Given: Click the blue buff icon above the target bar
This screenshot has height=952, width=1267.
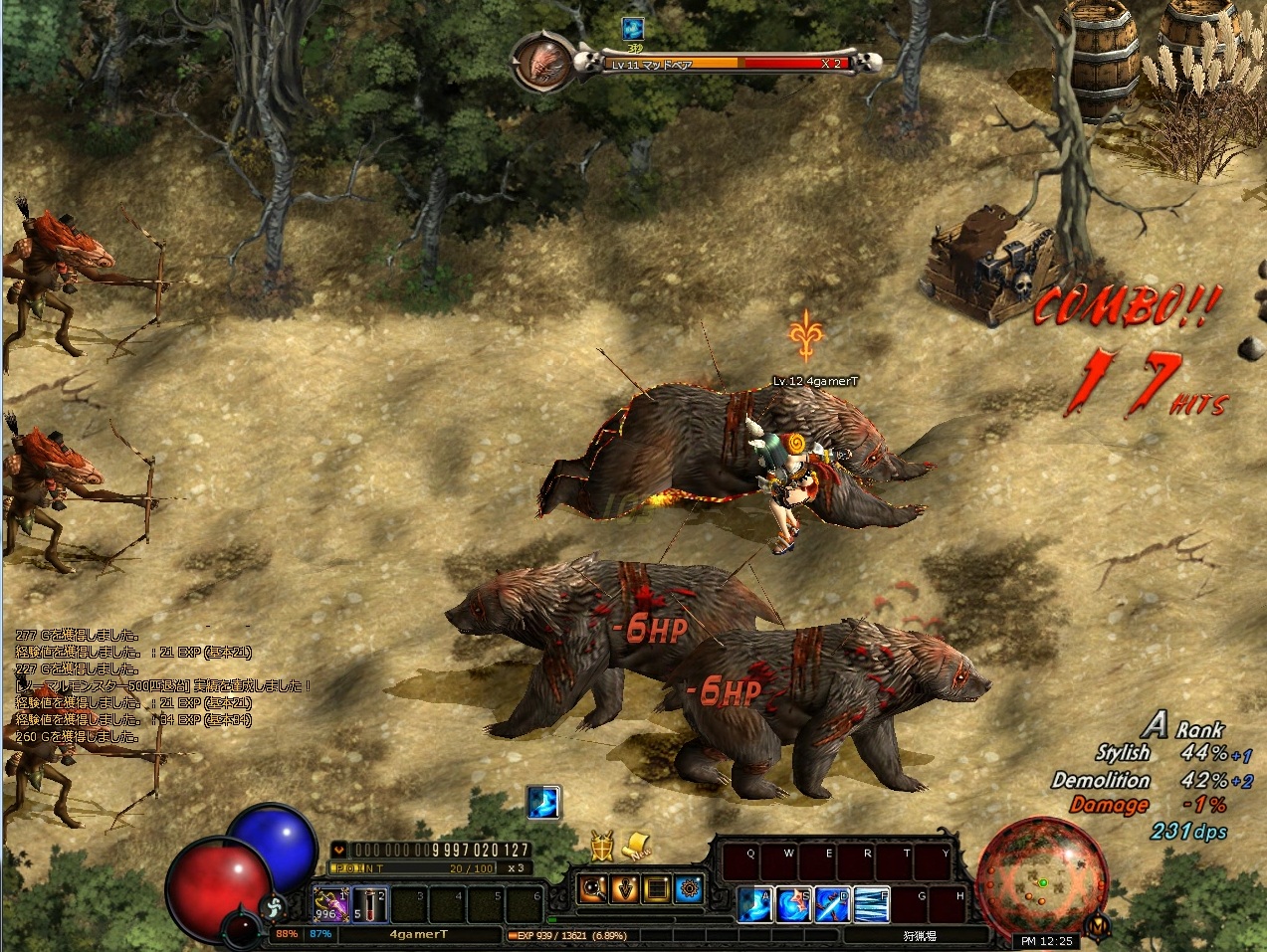Looking at the screenshot, I should [632, 29].
